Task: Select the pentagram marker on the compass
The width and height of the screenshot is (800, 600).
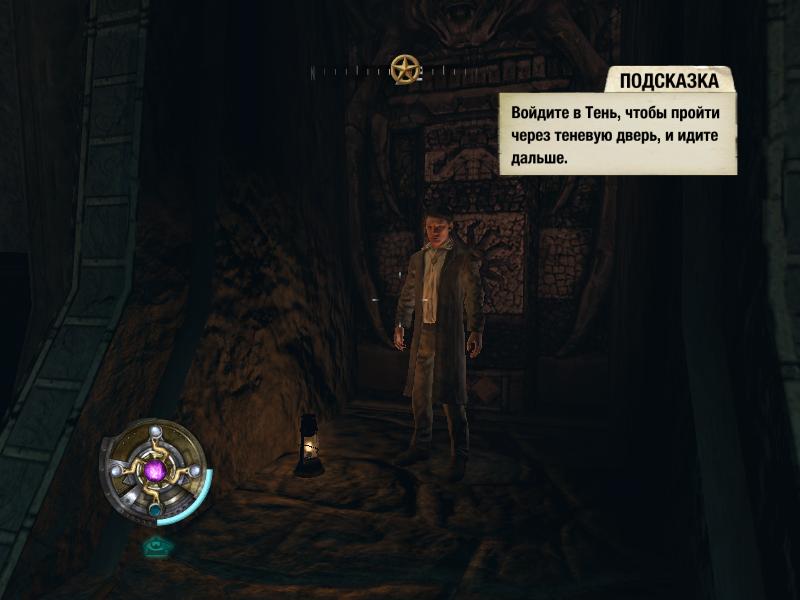Action: click(x=404, y=68)
